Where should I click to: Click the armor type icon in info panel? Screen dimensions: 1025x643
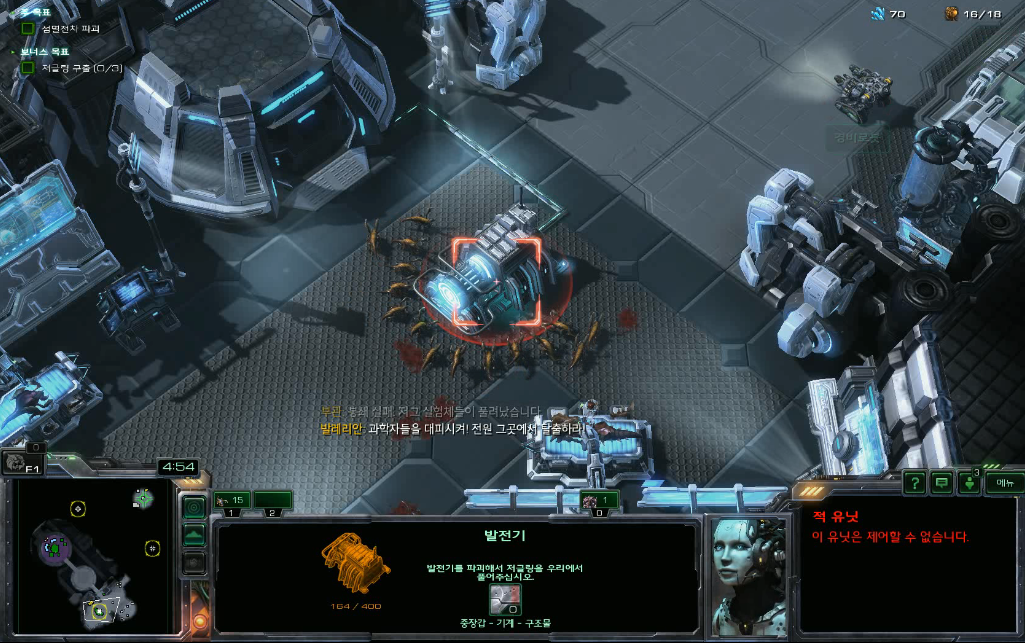[x=503, y=599]
